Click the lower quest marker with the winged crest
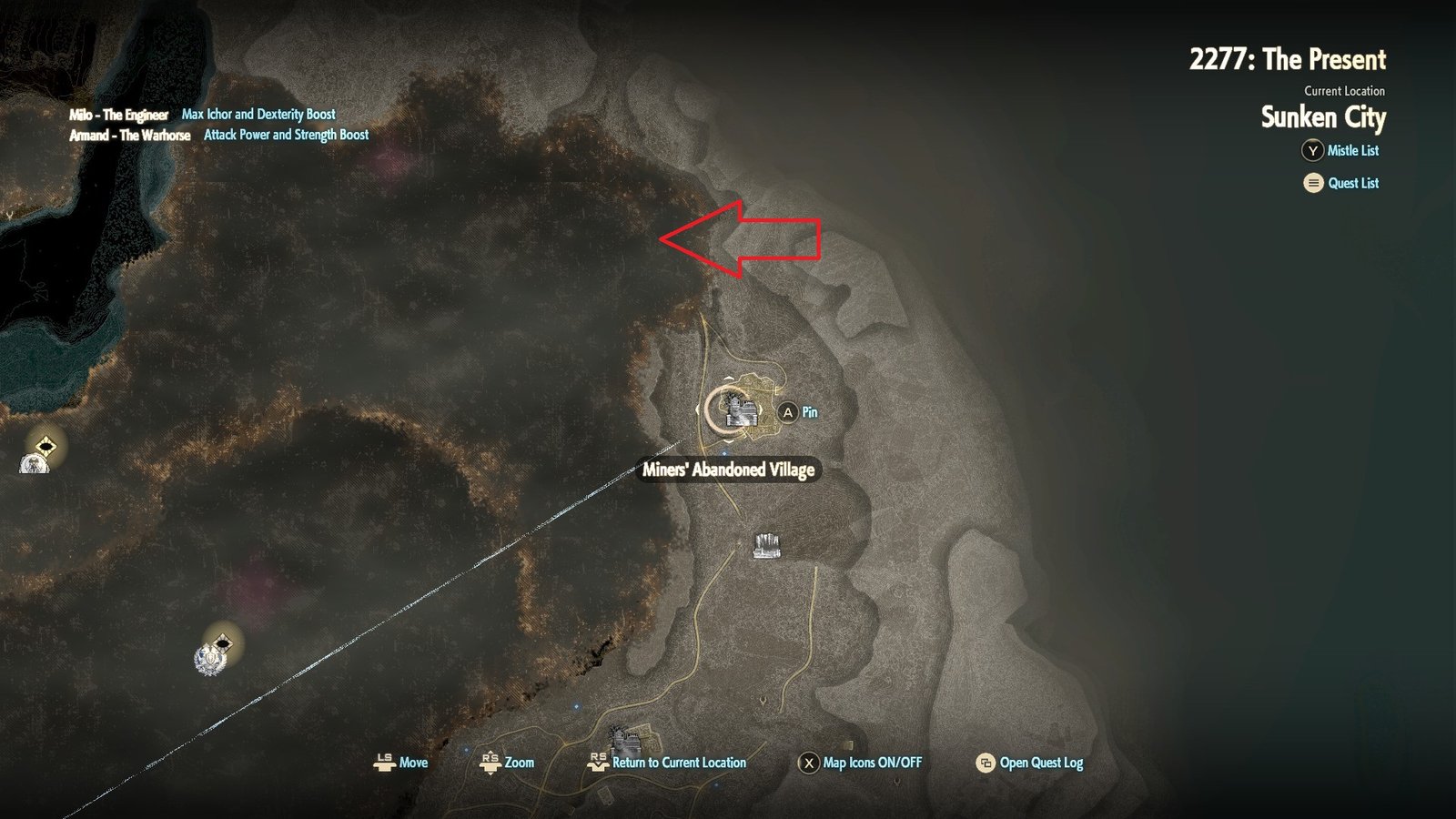Screen dimensions: 1456x819 212,655
